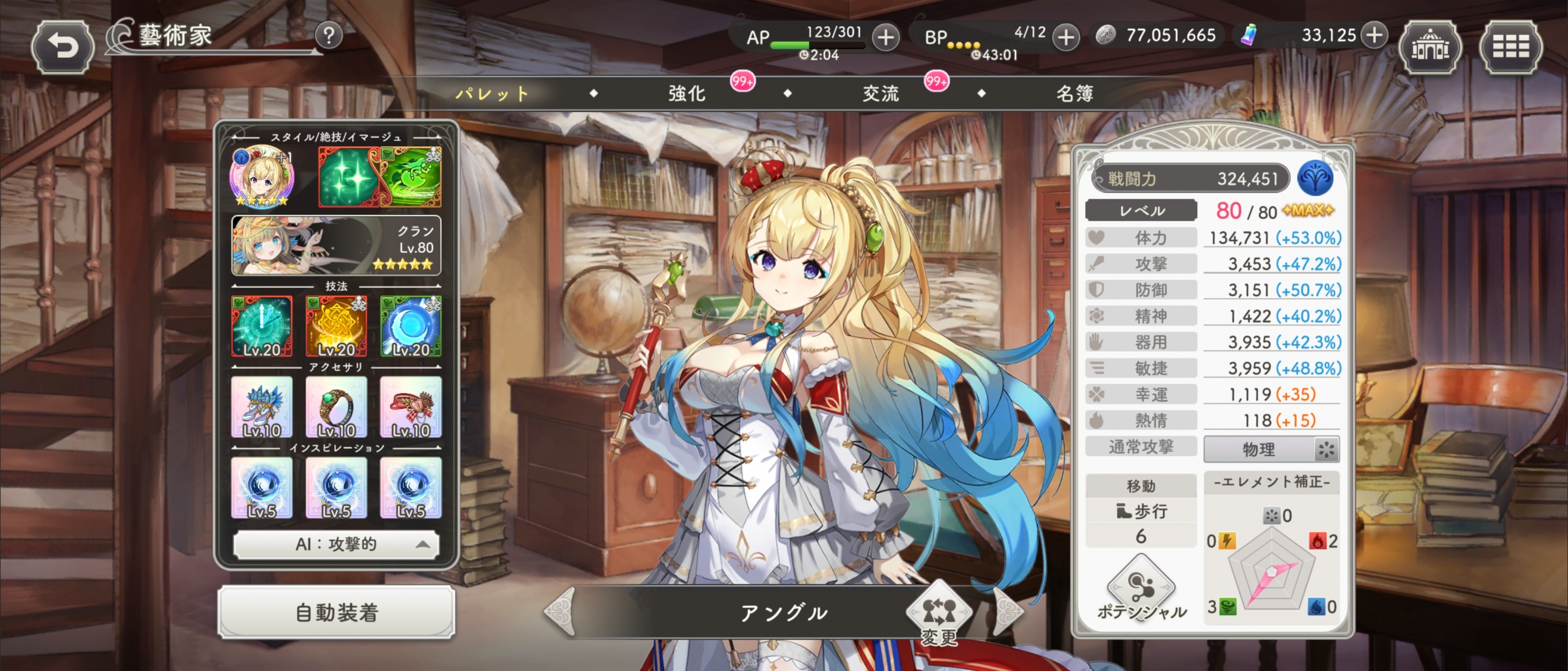1568x671 pixels.
Task: Switch to the 強化 tab
Action: 687,94
